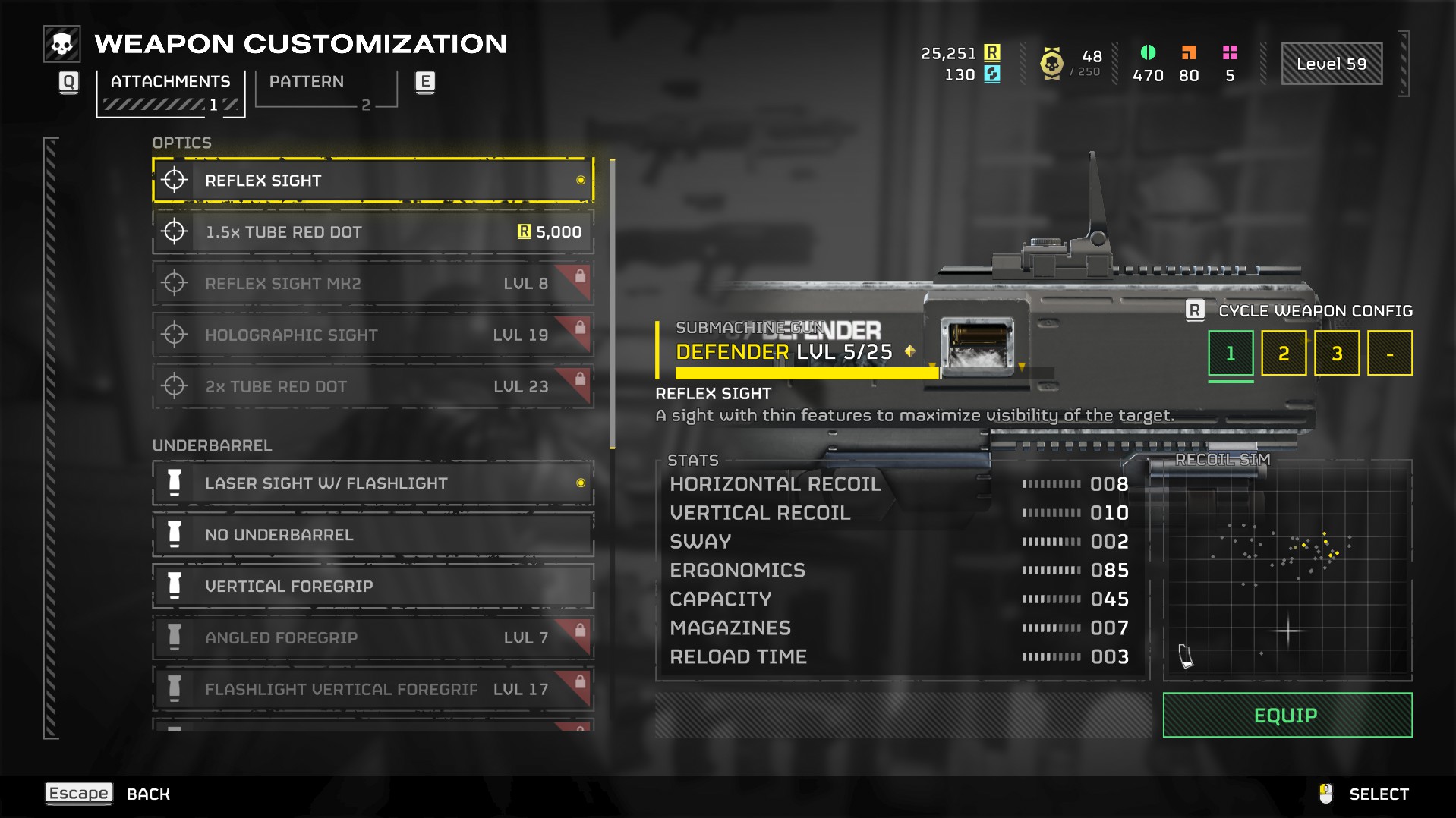The width and height of the screenshot is (1456, 818).
Task: Click the locked Angled Foregrip entry
Action: (372, 638)
